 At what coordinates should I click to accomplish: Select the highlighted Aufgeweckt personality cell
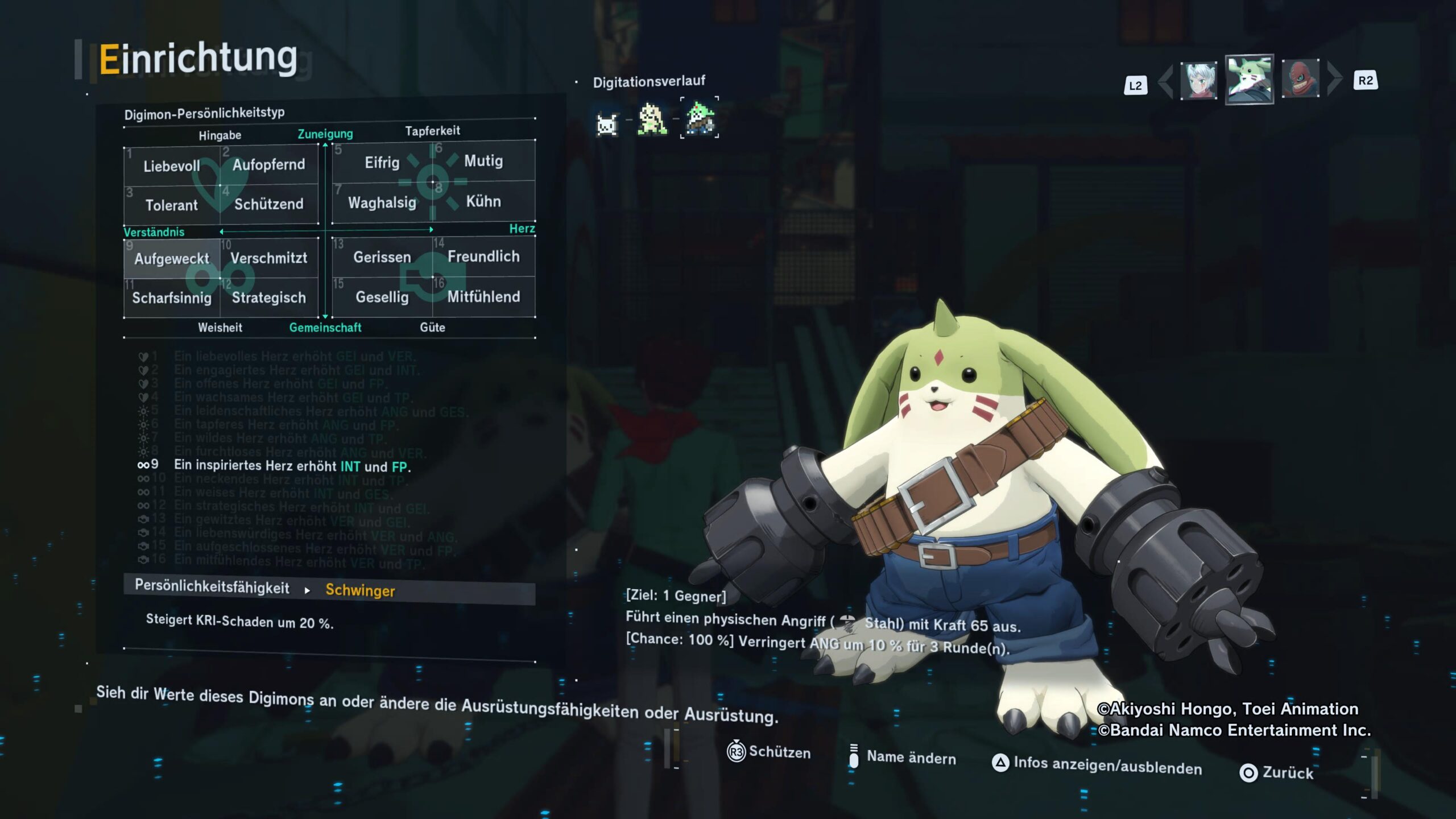click(172, 259)
